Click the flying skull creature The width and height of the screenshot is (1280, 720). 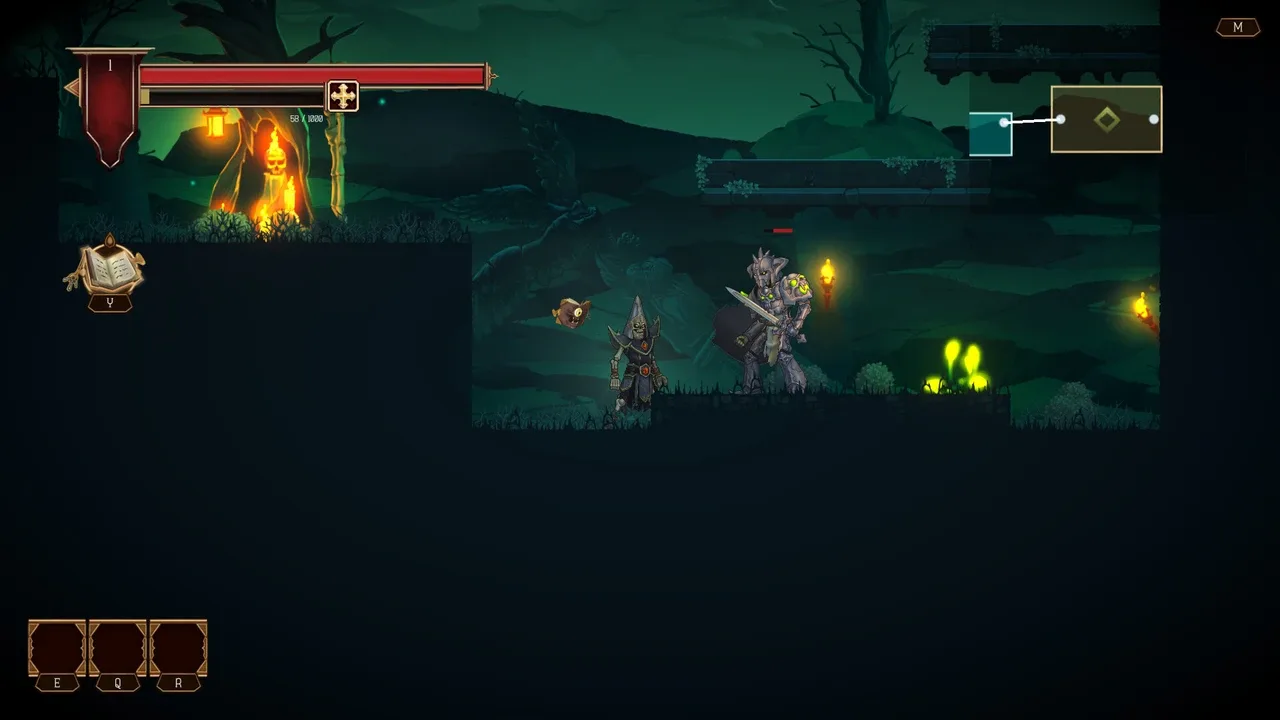pyautogui.click(x=571, y=315)
